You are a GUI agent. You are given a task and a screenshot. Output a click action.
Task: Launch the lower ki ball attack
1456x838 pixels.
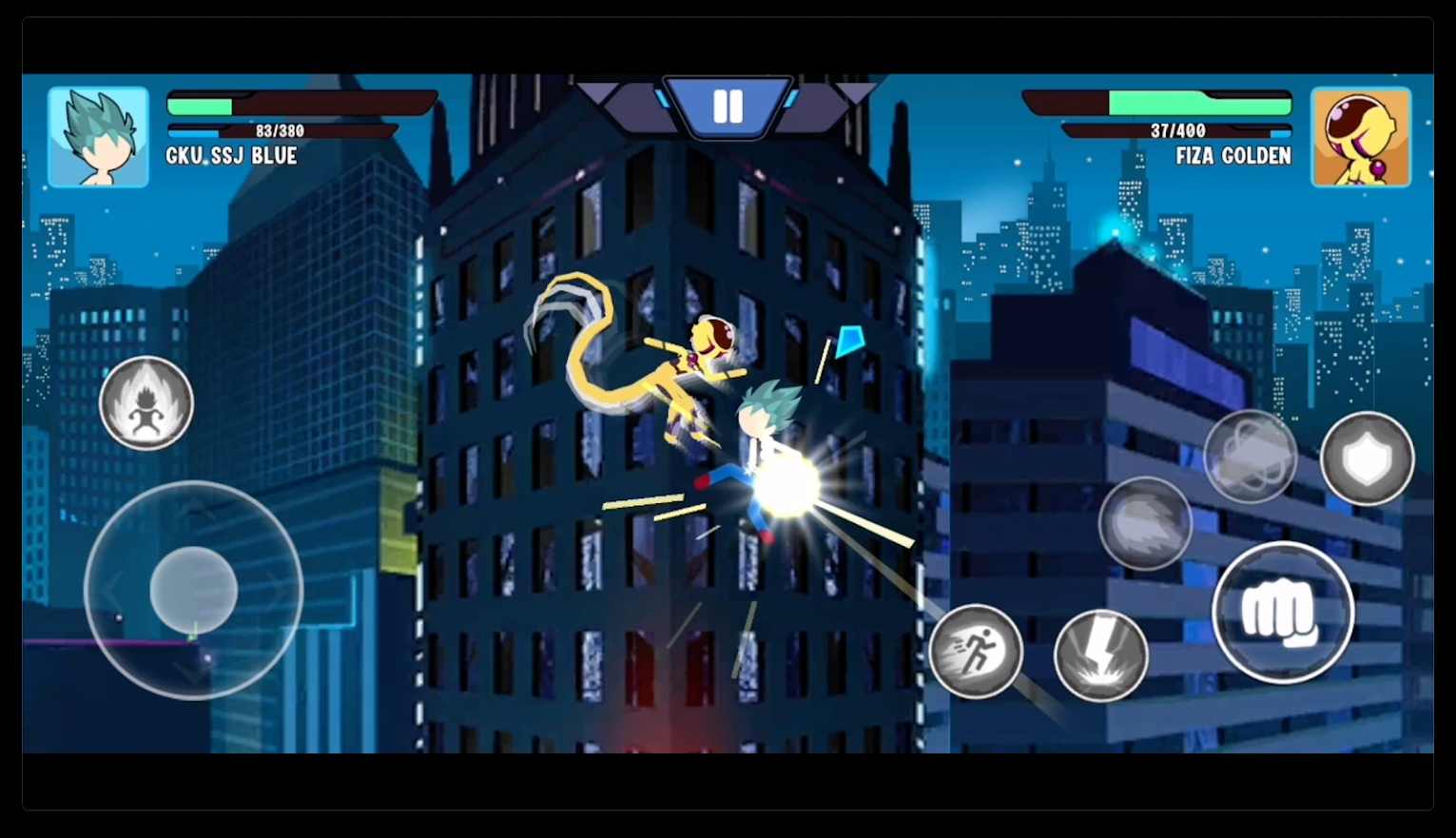click(x=1145, y=523)
